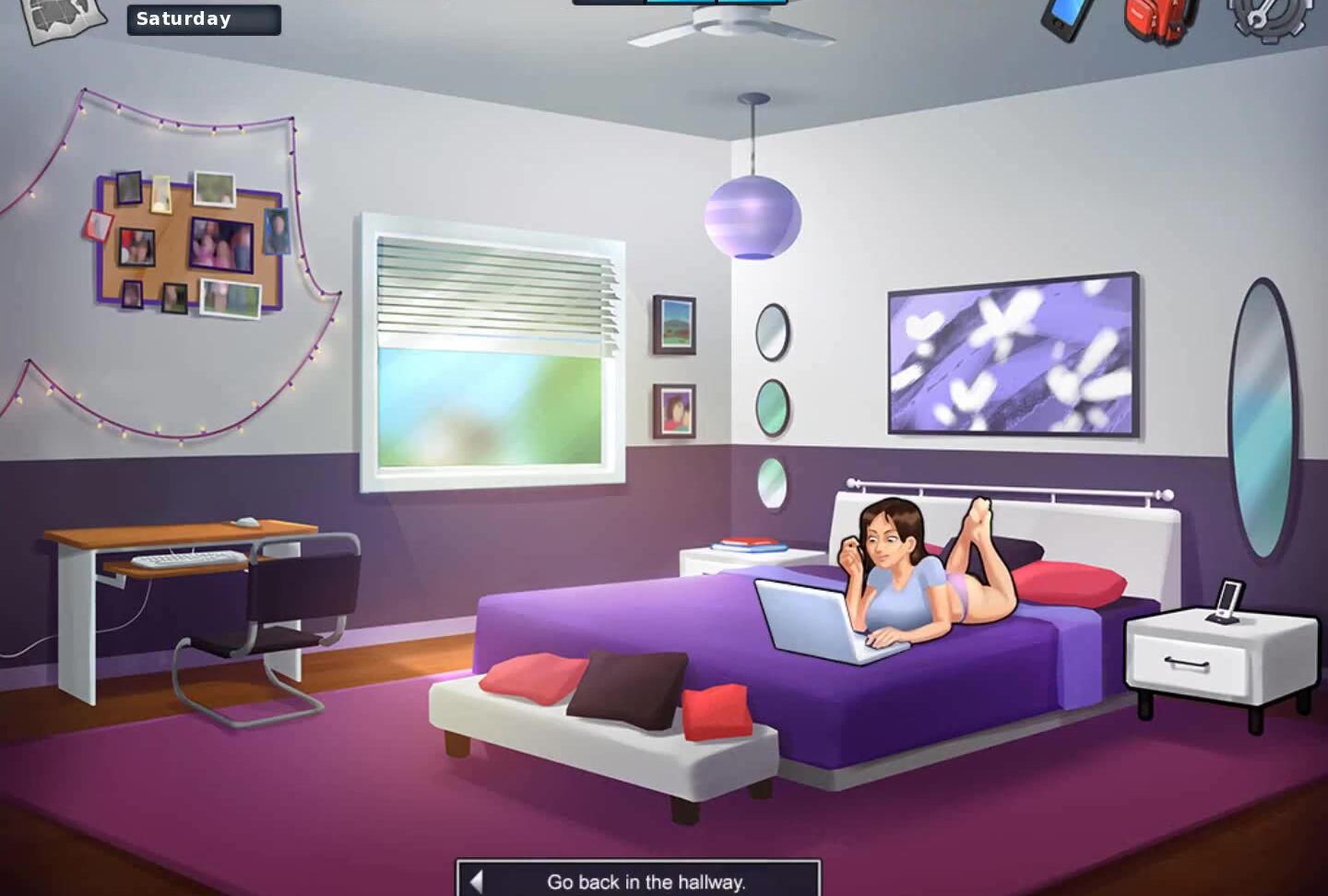Viewport: 1328px width, 896px height.
Task: Open the nightstand drawer
Action: pos(1190,662)
